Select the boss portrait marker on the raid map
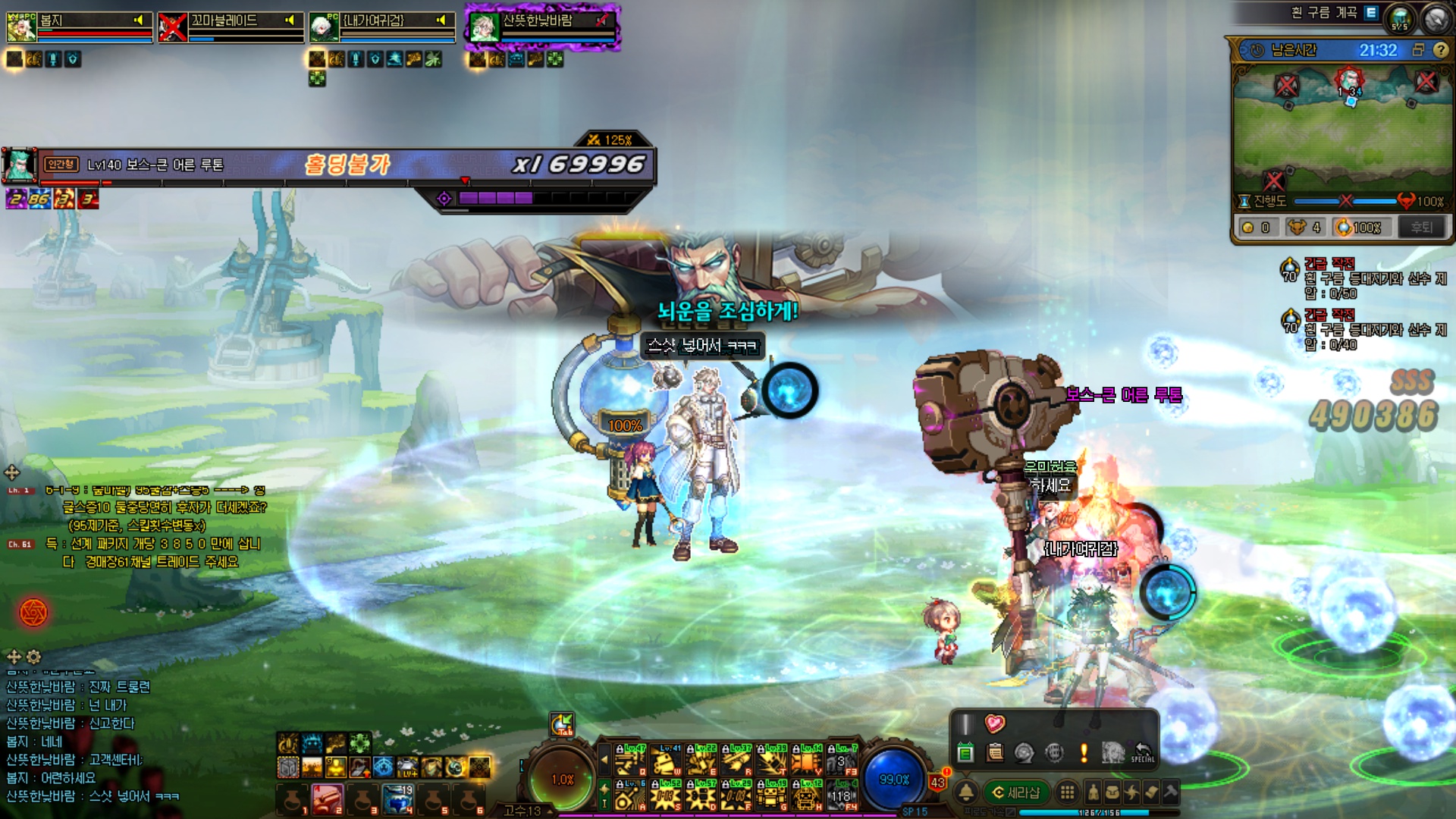 pos(1349,80)
